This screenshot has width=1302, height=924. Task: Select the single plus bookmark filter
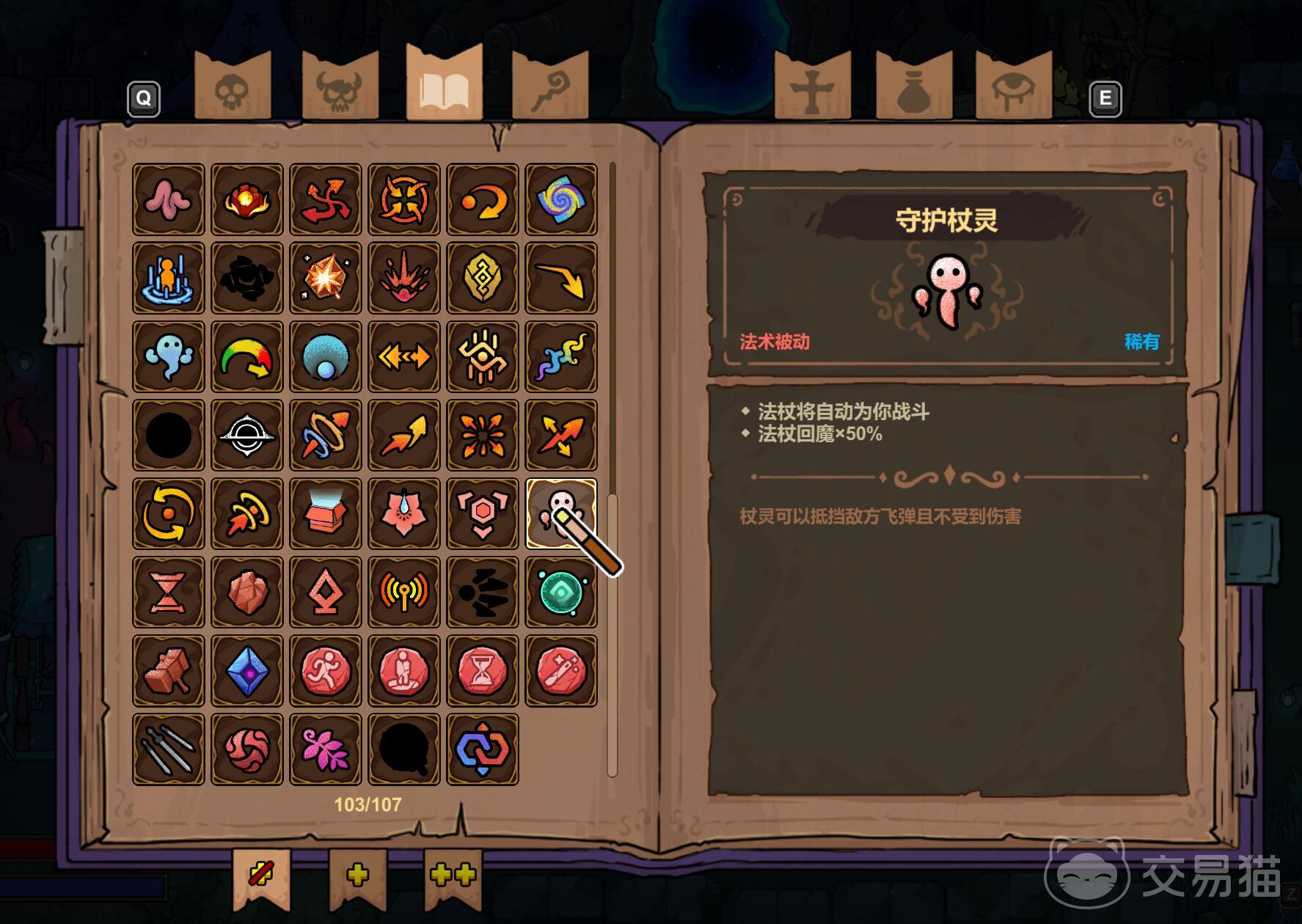click(x=357, y=876)
